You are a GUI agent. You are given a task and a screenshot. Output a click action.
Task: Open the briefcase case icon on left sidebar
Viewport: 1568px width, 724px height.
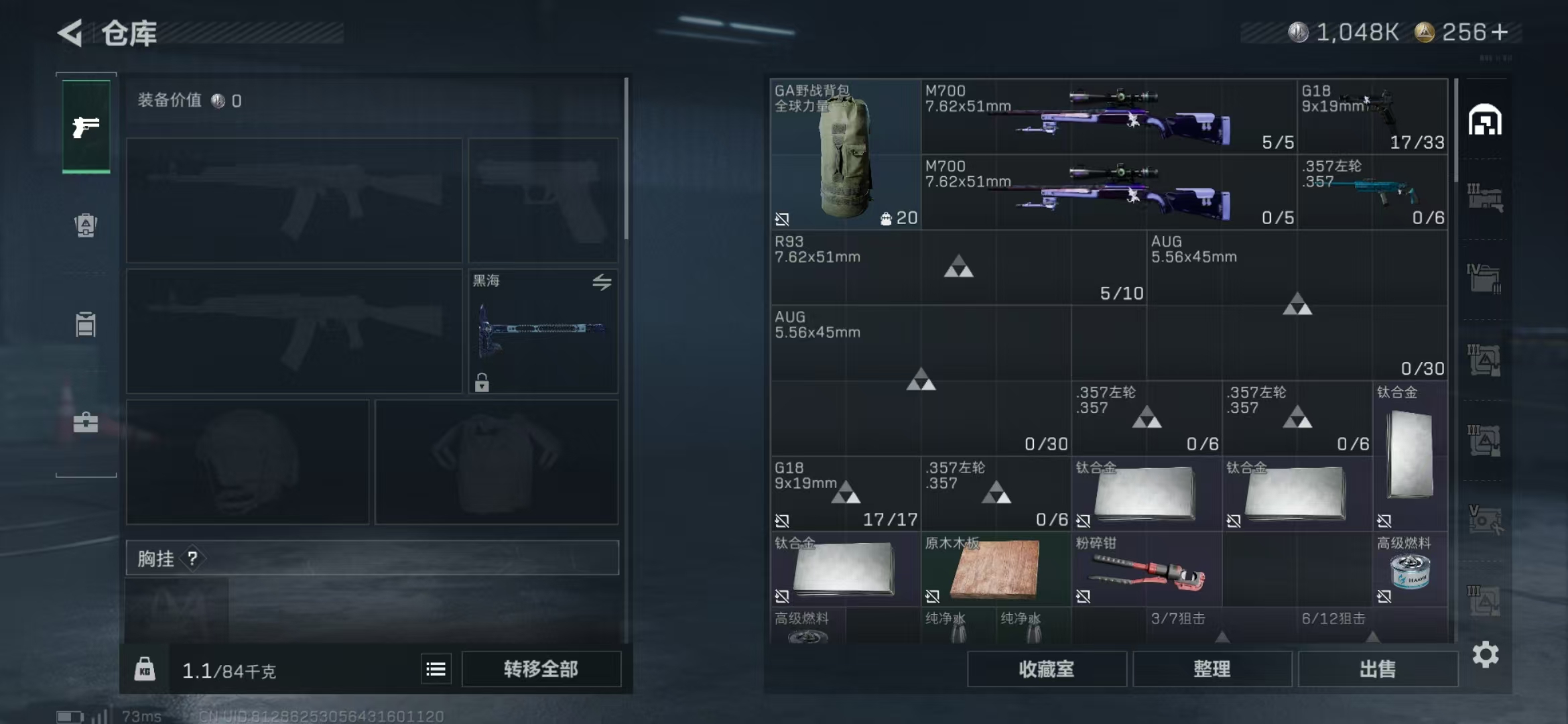pyautogui.click(x=85, y=422)
